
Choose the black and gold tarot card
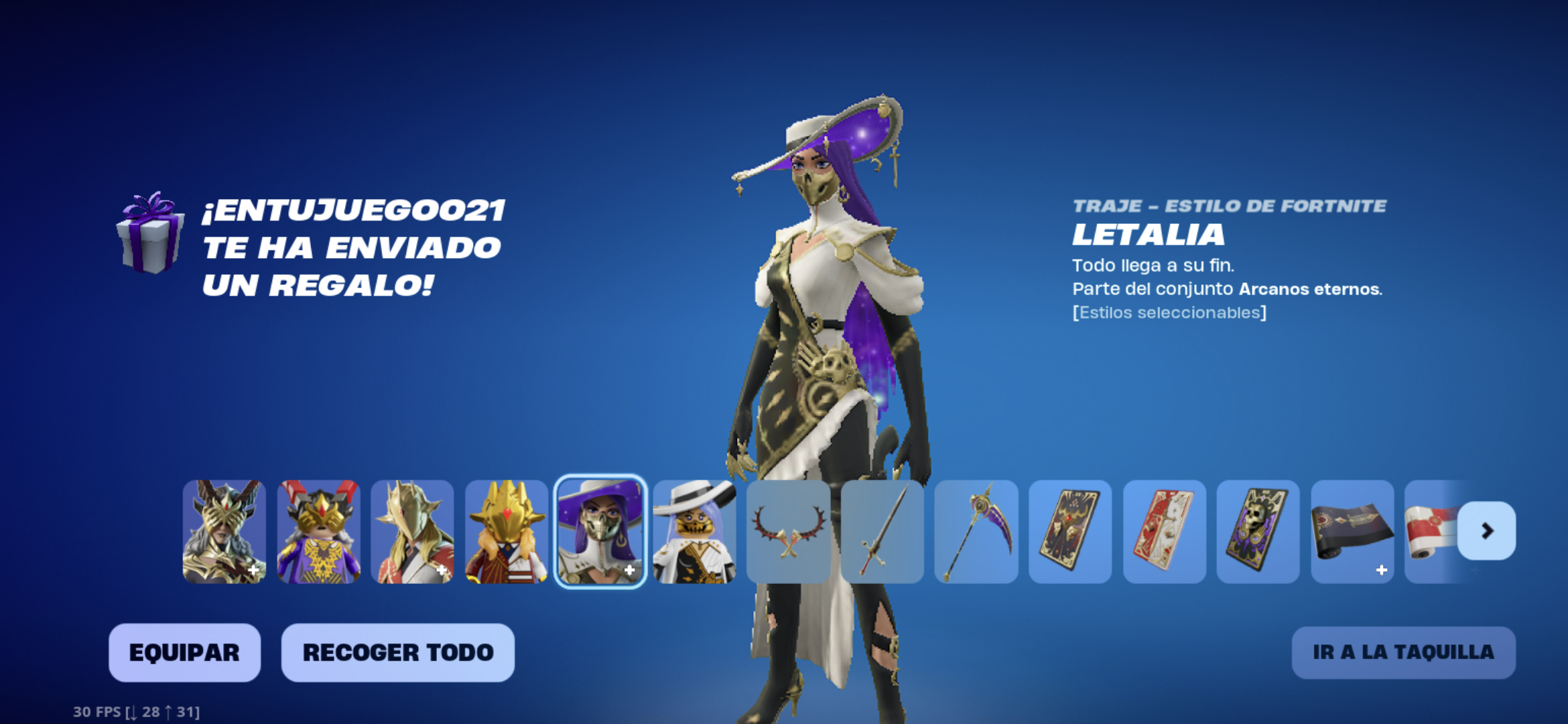click(x=1070, y=531)
